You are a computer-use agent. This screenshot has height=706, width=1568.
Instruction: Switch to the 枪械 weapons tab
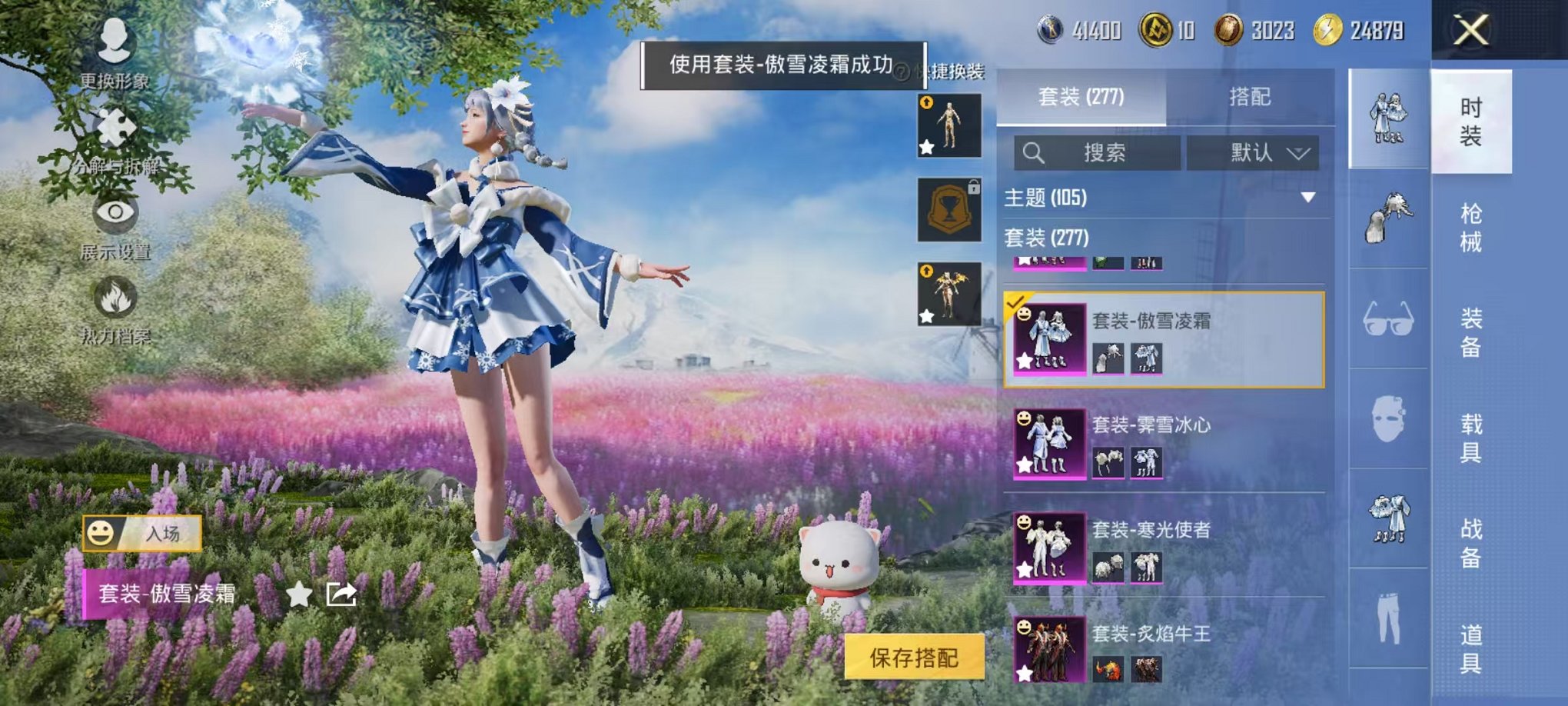point(1468,223)
